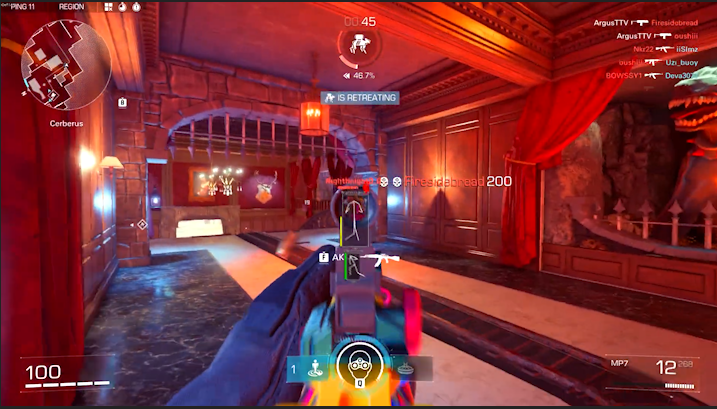717x409 pixels.
Task: Click the circular Cerberus minimap
Action: coord(66,66)
